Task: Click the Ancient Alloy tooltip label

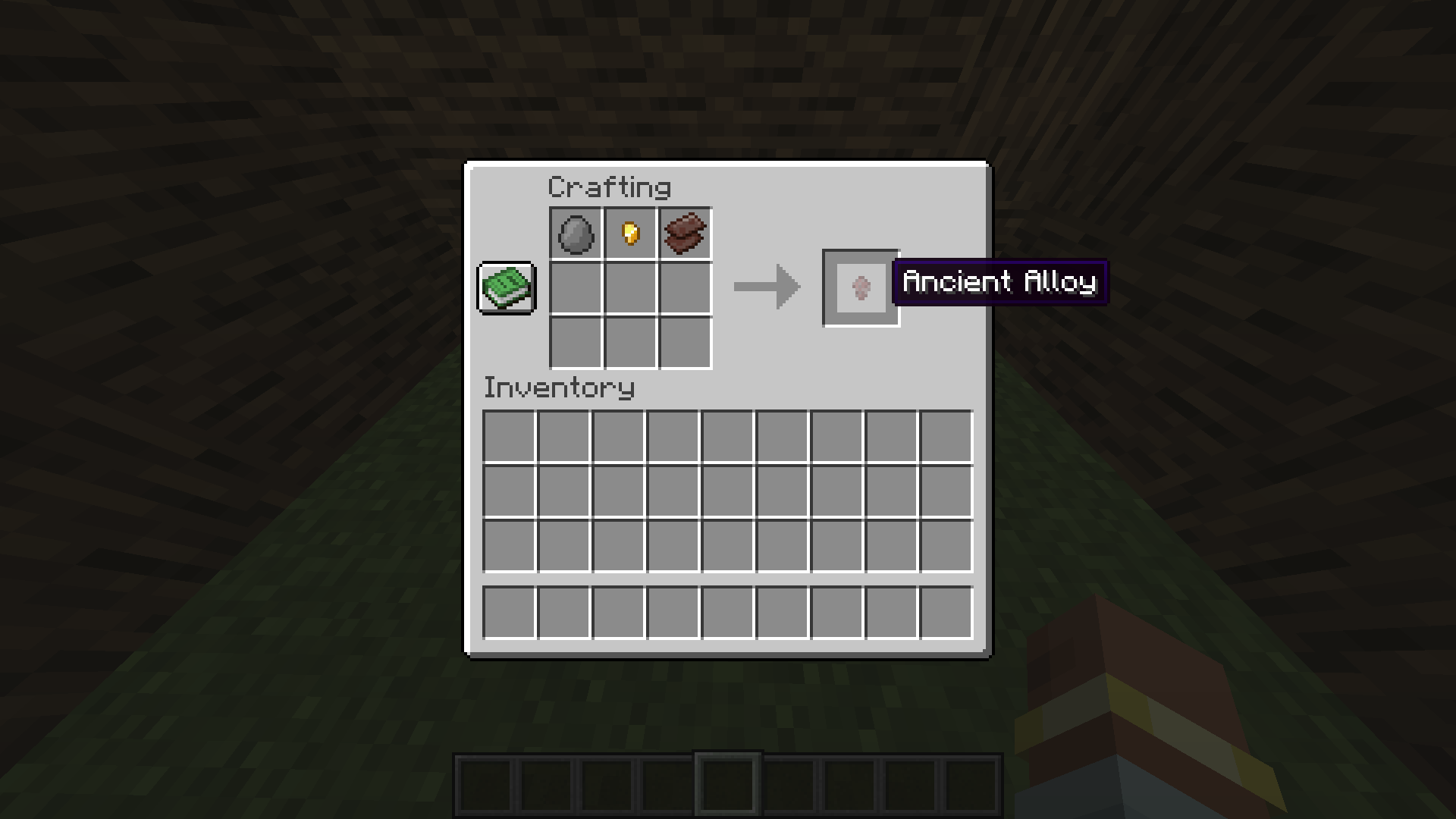Action: pyautogui.click(x=1001, y=283)
